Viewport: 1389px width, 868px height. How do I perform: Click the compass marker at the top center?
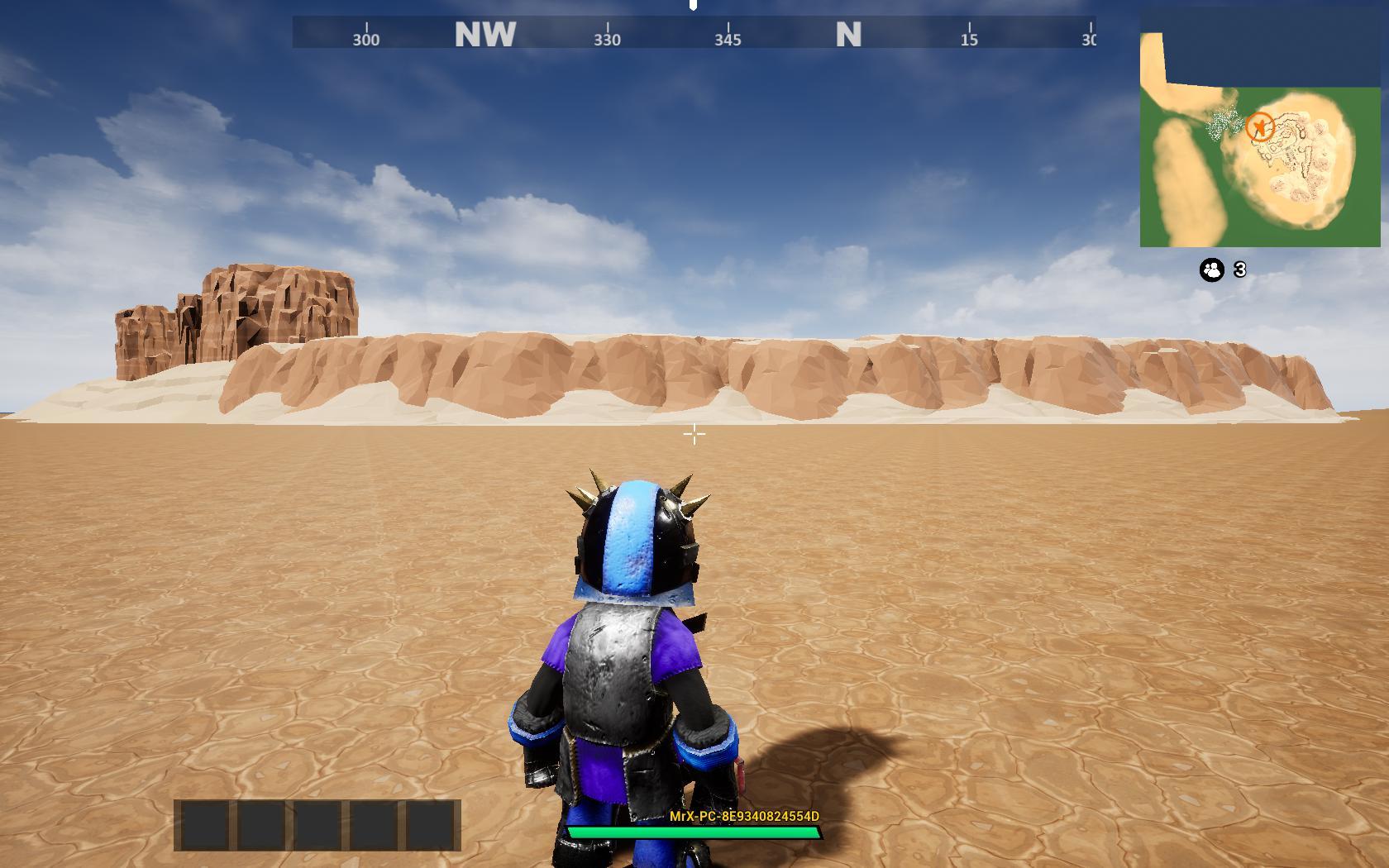[x=693, y=8]
